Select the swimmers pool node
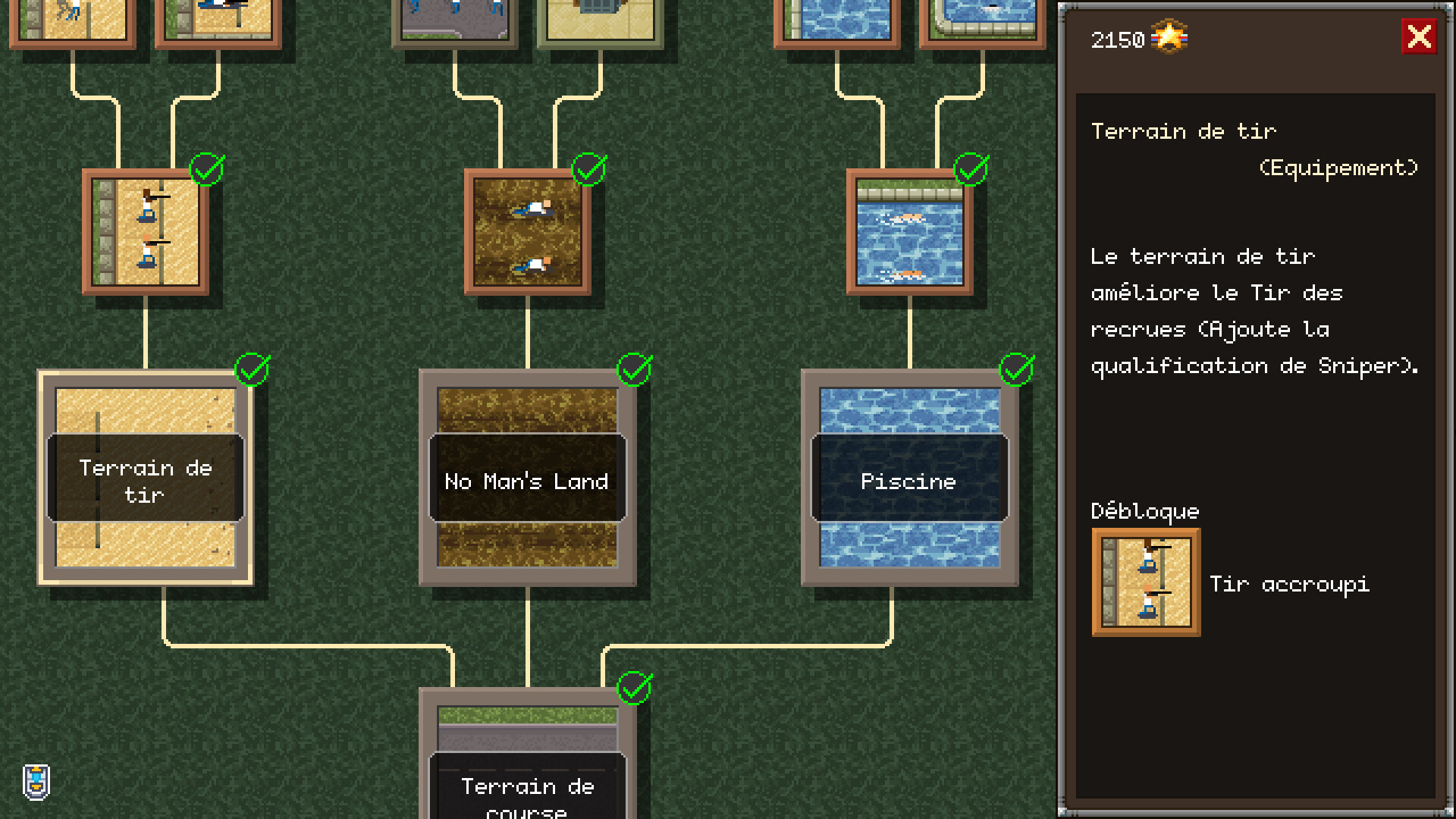 [x=909, y=232]
